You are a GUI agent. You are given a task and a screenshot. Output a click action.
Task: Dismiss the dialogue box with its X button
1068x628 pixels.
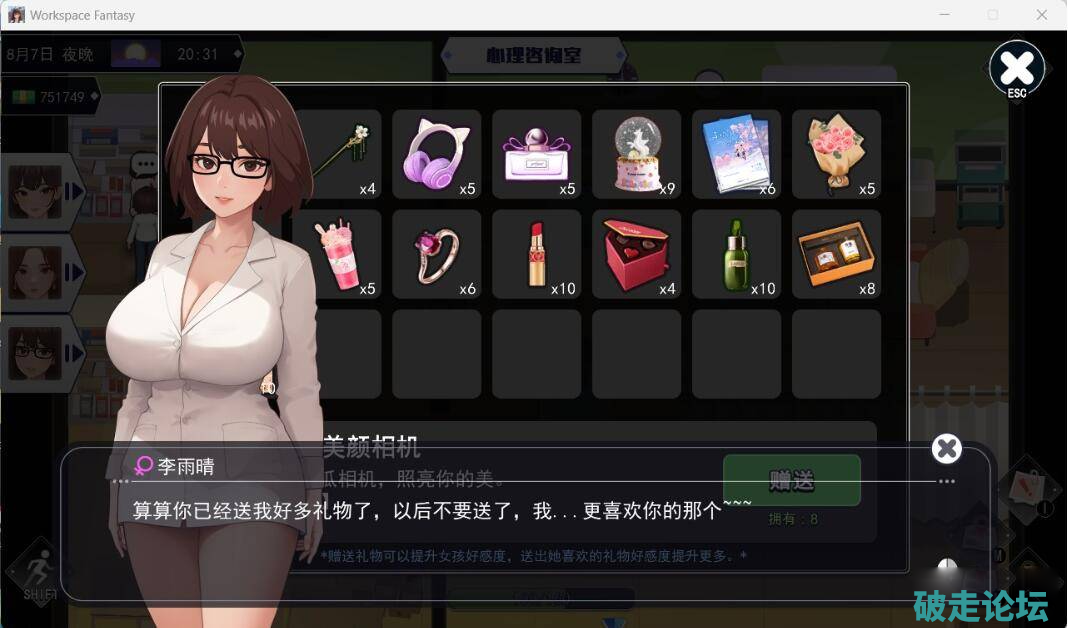pyautogui.click(x=946, y=449)
